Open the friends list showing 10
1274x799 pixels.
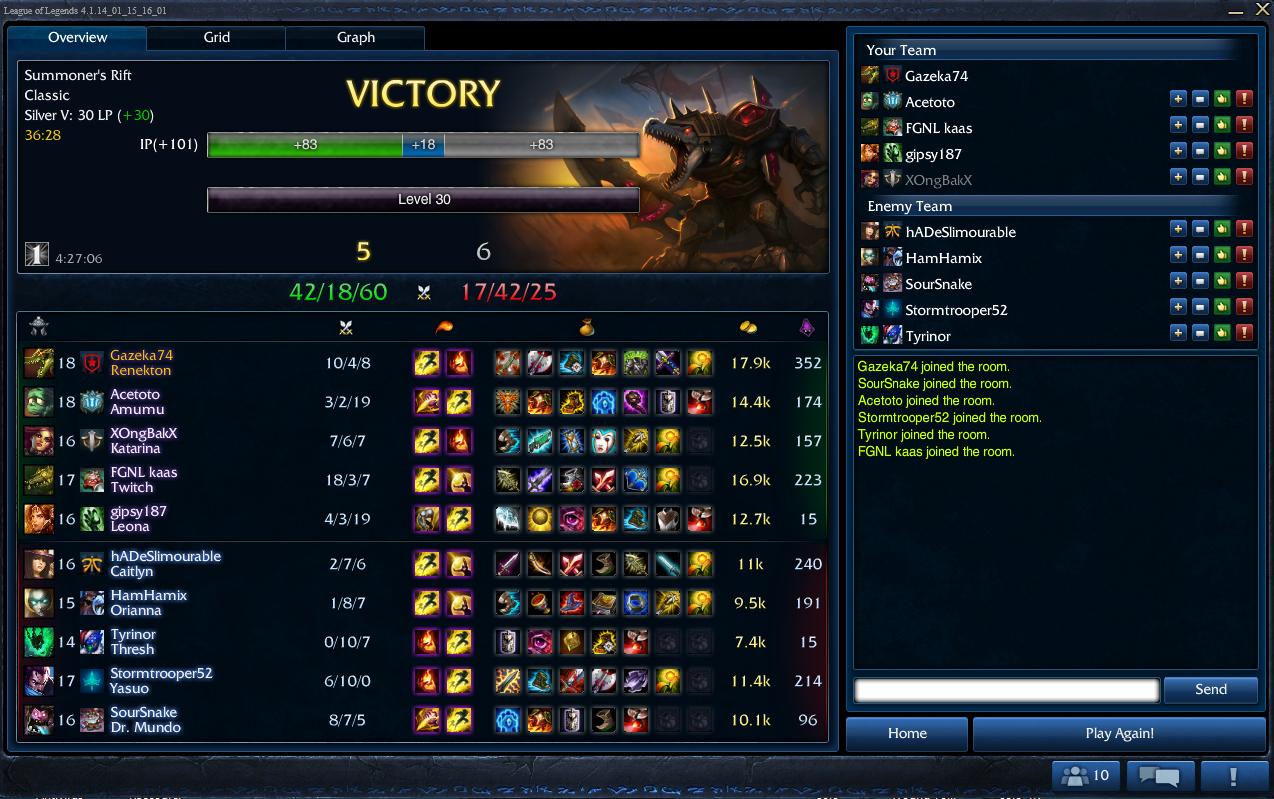1086,775
